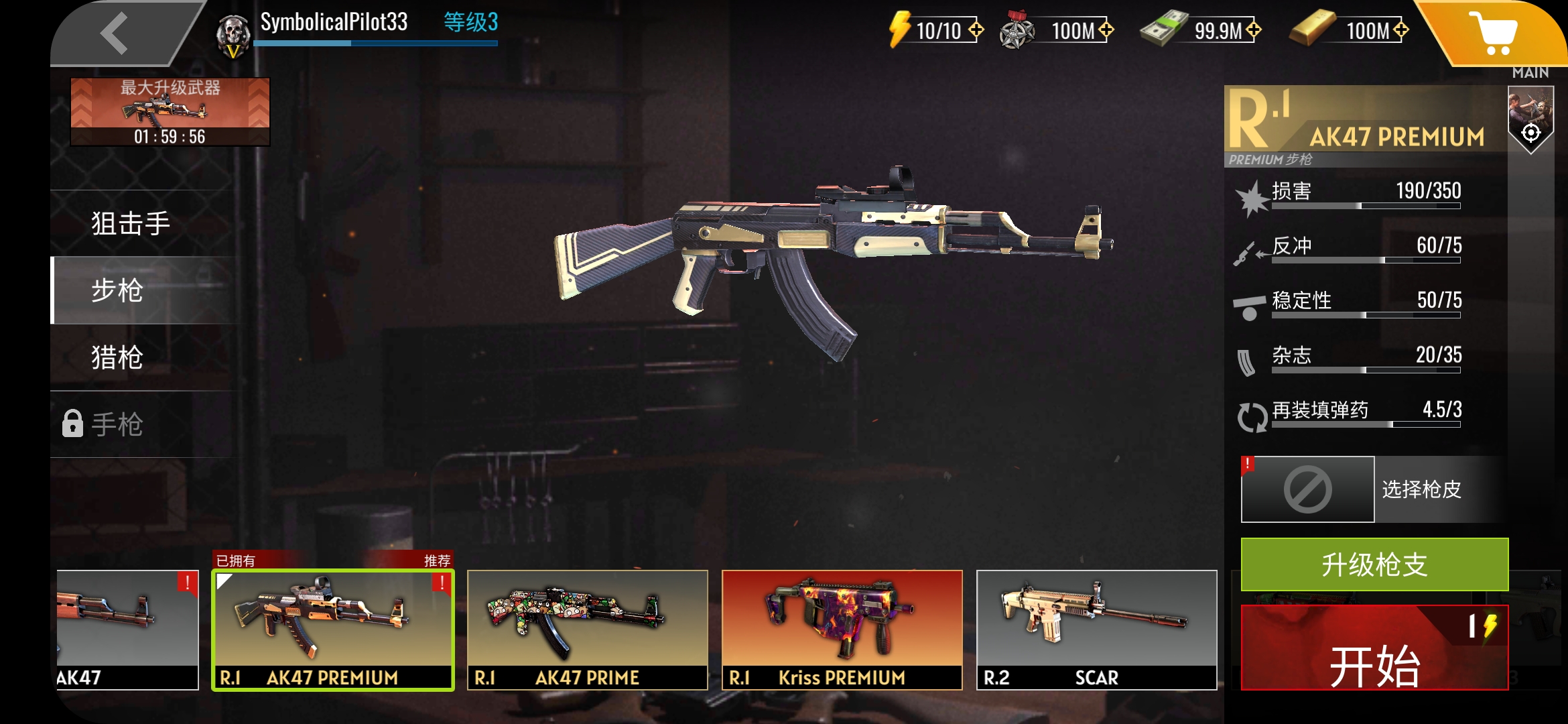This screenshot has height=724, width=1568.
Task: Click the magazine stat icon
Action: (x=1248, y=360)
